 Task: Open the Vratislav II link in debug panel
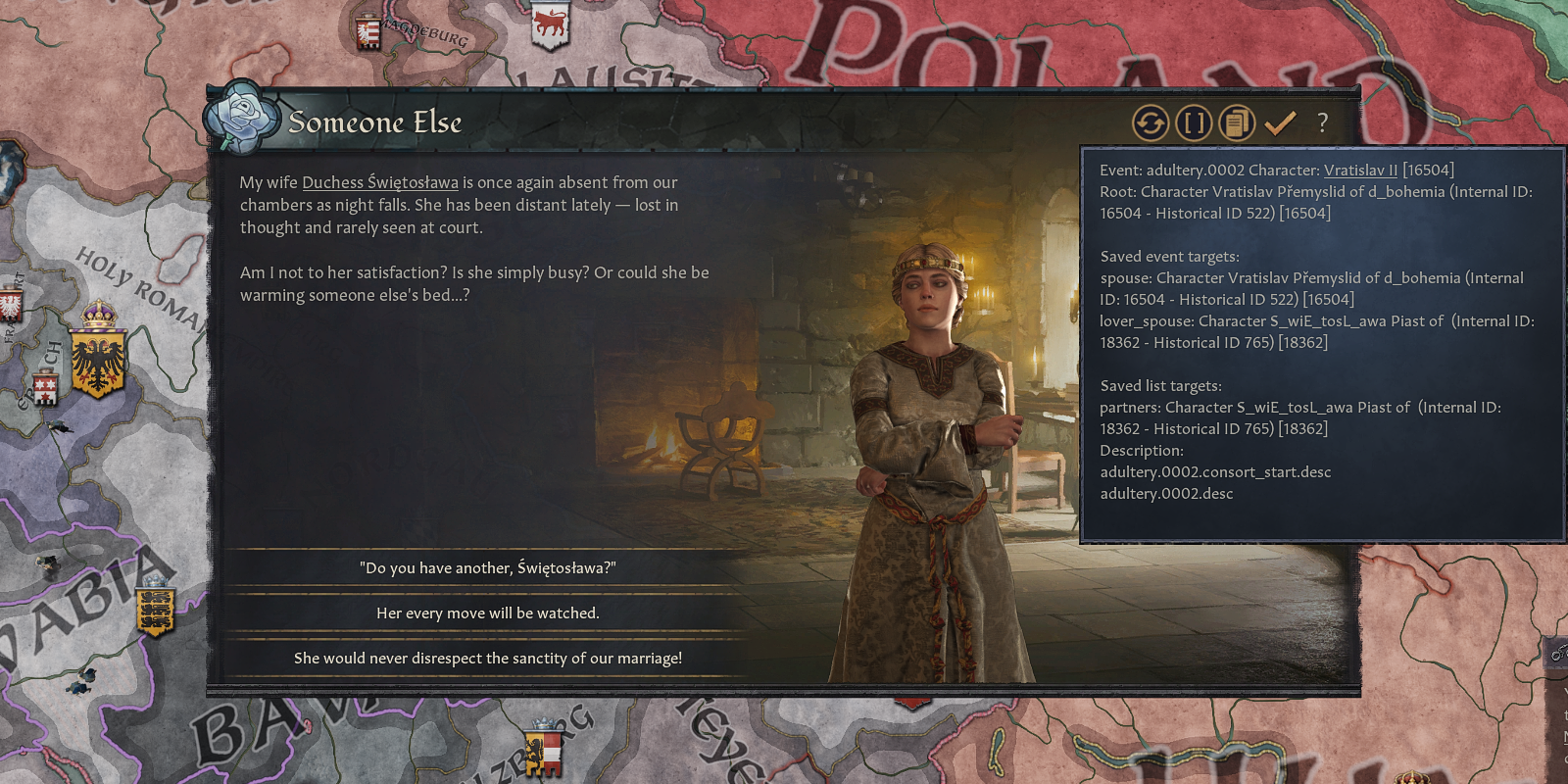coord(1360,171)
